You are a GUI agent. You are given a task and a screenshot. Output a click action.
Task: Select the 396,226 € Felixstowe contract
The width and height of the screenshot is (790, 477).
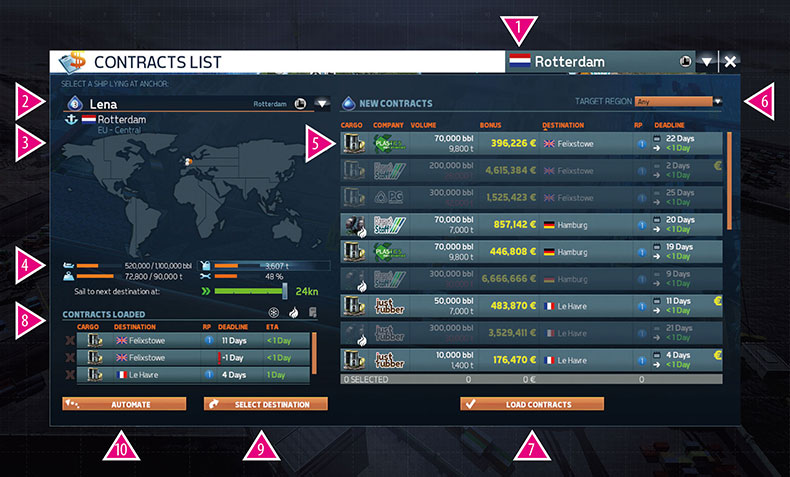tap(530, 143)
